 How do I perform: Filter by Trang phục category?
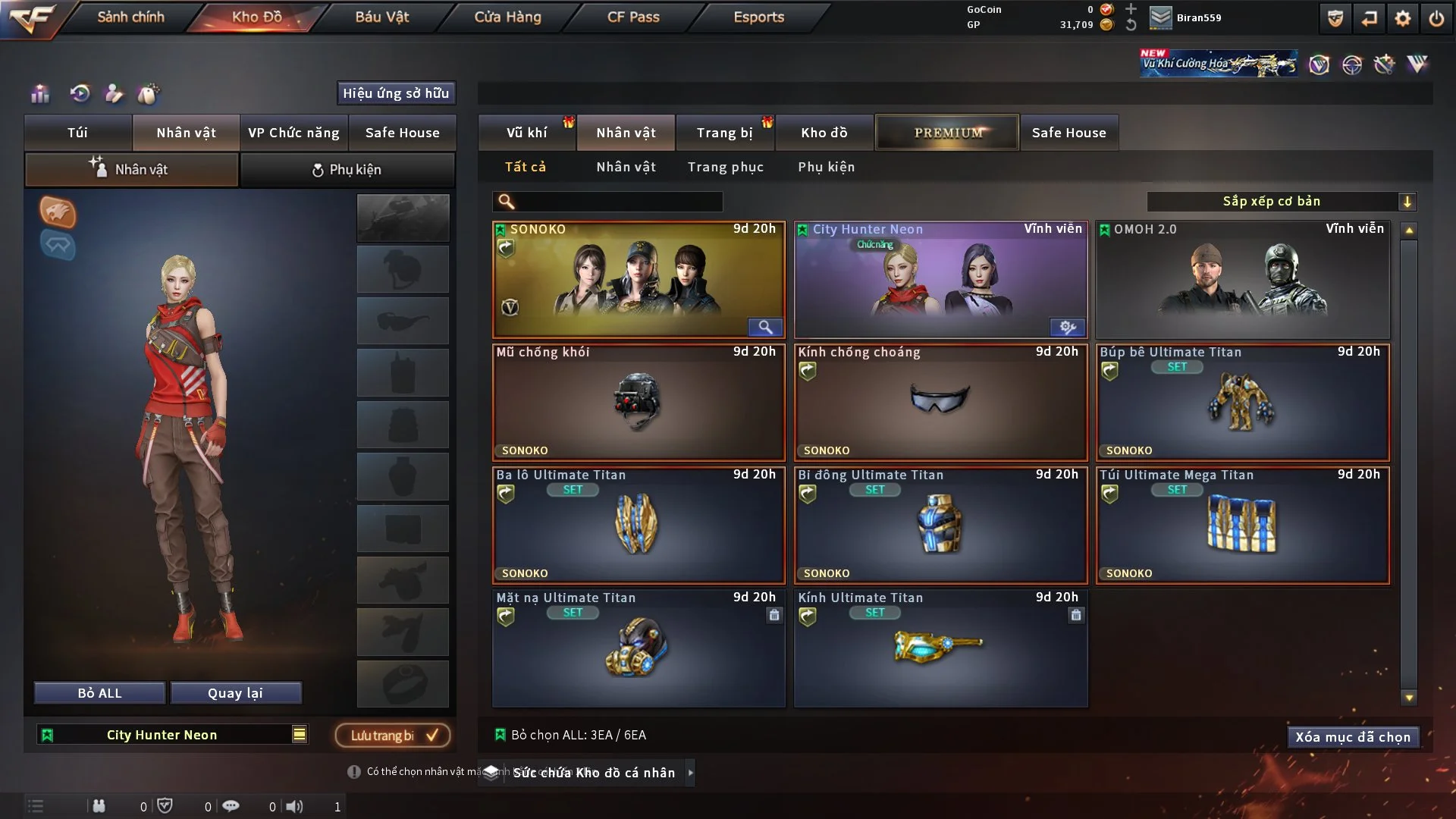(x=725, y=167)
